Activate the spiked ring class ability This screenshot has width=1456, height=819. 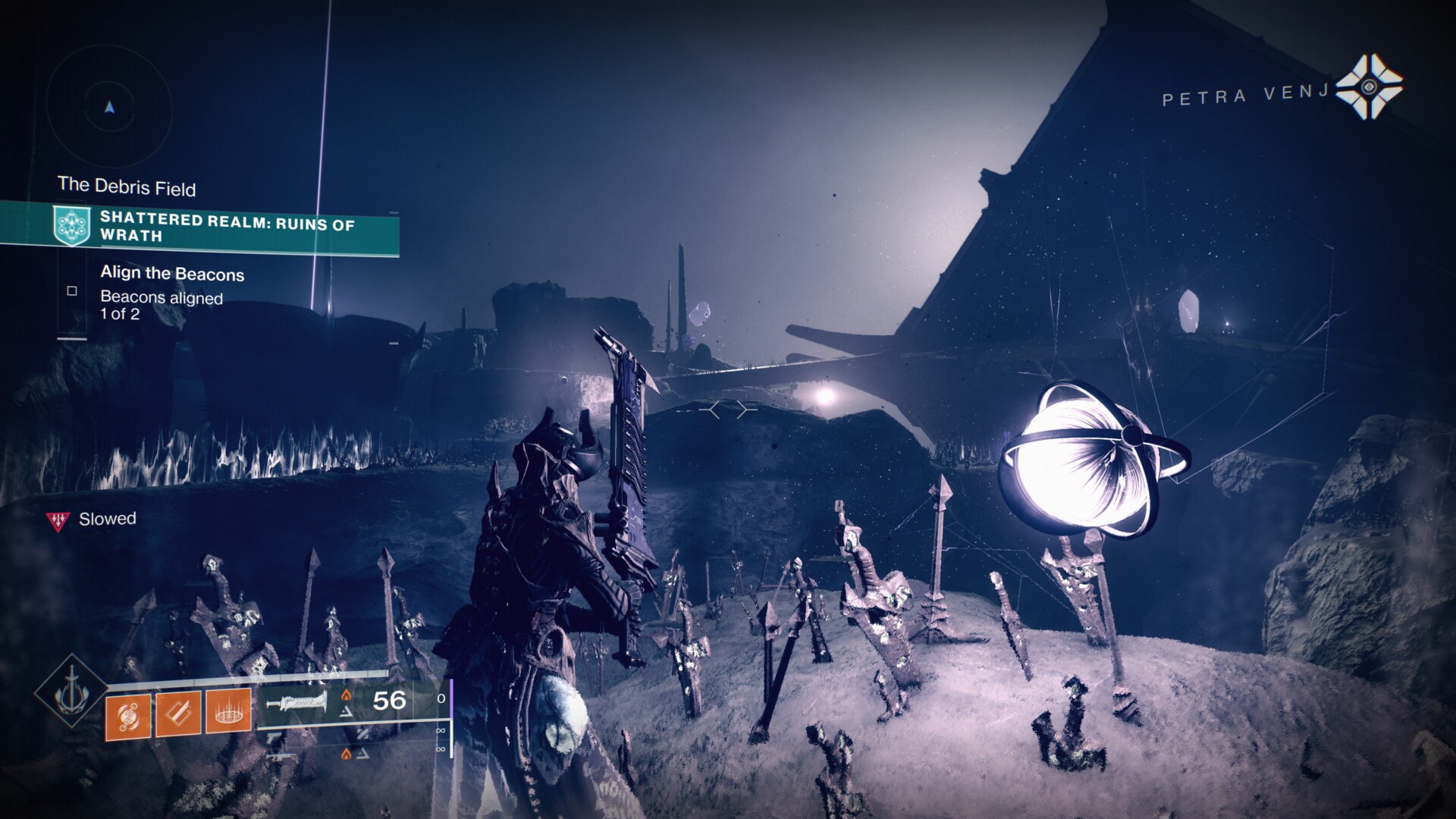[x=228, y=714]
